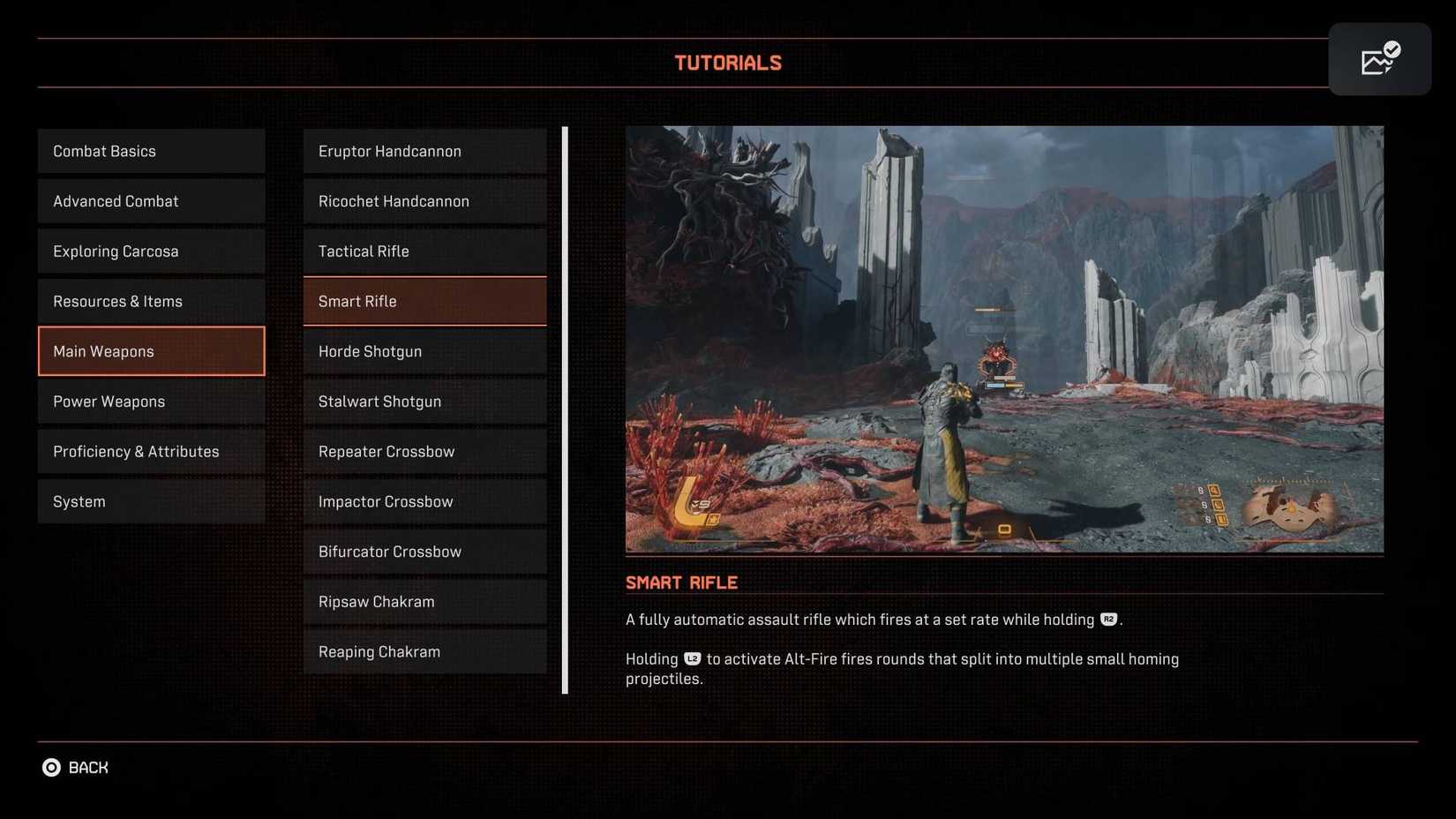Select Exploring Carcosa

[150, 251]
